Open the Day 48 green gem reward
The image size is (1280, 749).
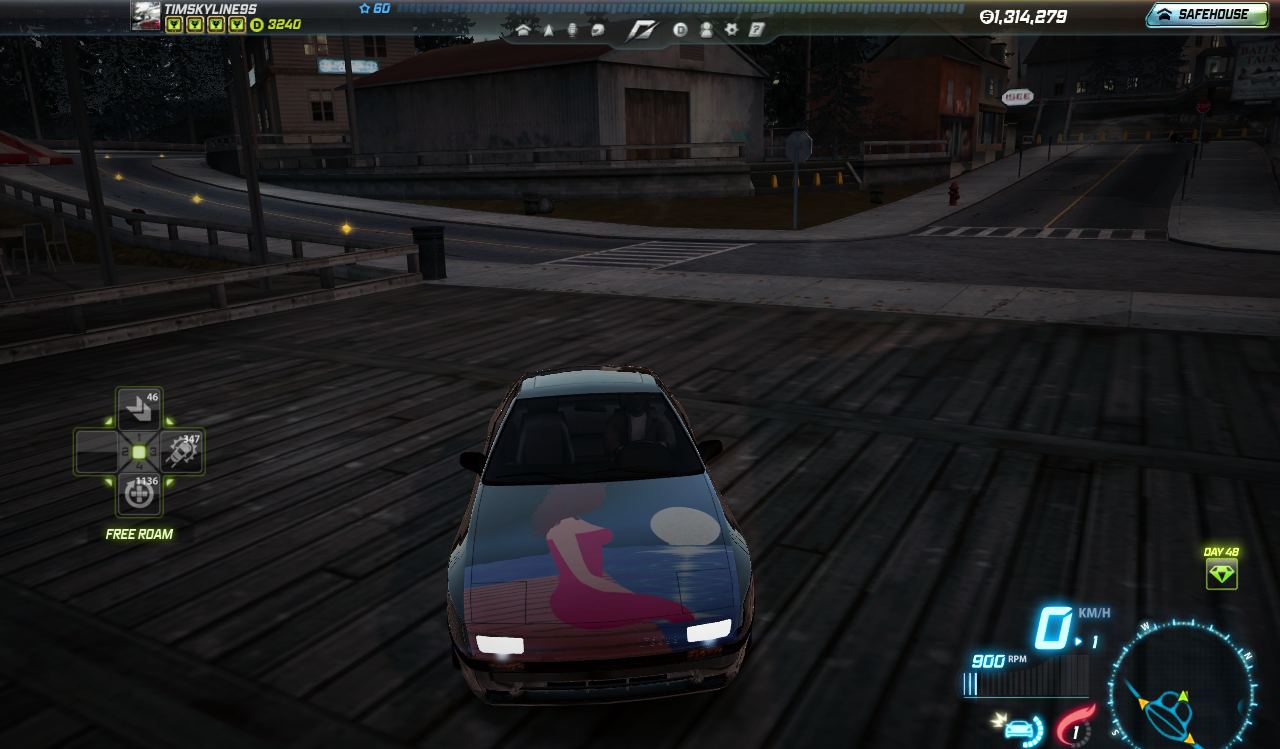click(x=1221, y=573)
